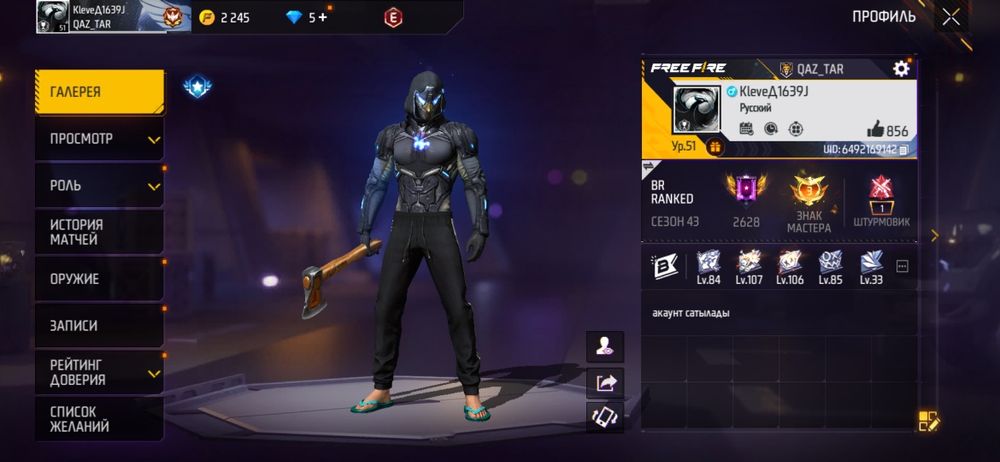The image size is (1000, 462).
Task: Select the Оружие menu entry
Action: click(99, 279)
